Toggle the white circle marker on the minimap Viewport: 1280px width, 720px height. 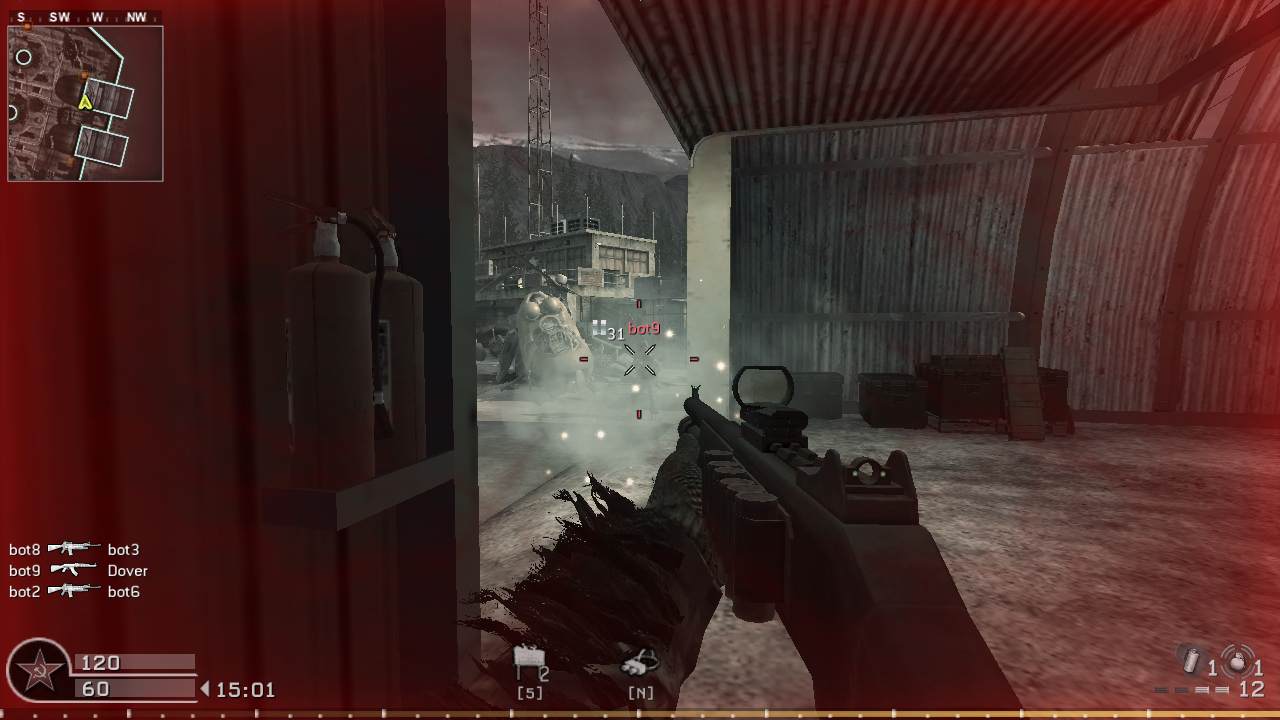coord(24,57)
